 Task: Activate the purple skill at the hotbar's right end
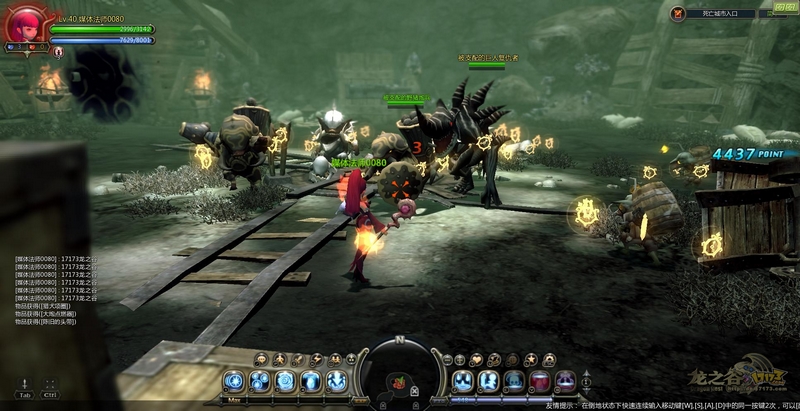566,380
